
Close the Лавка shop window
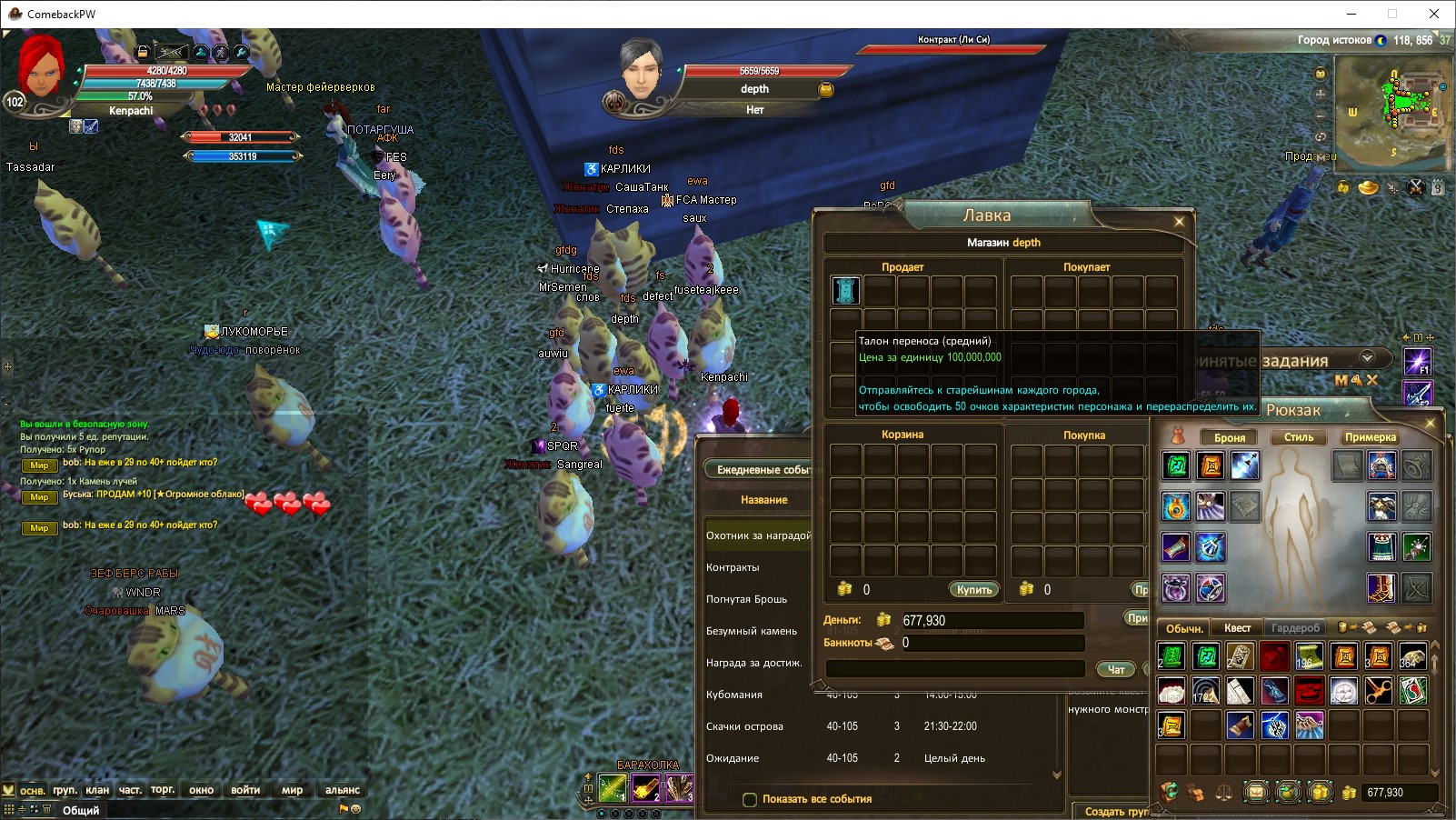click(1179, 221)
